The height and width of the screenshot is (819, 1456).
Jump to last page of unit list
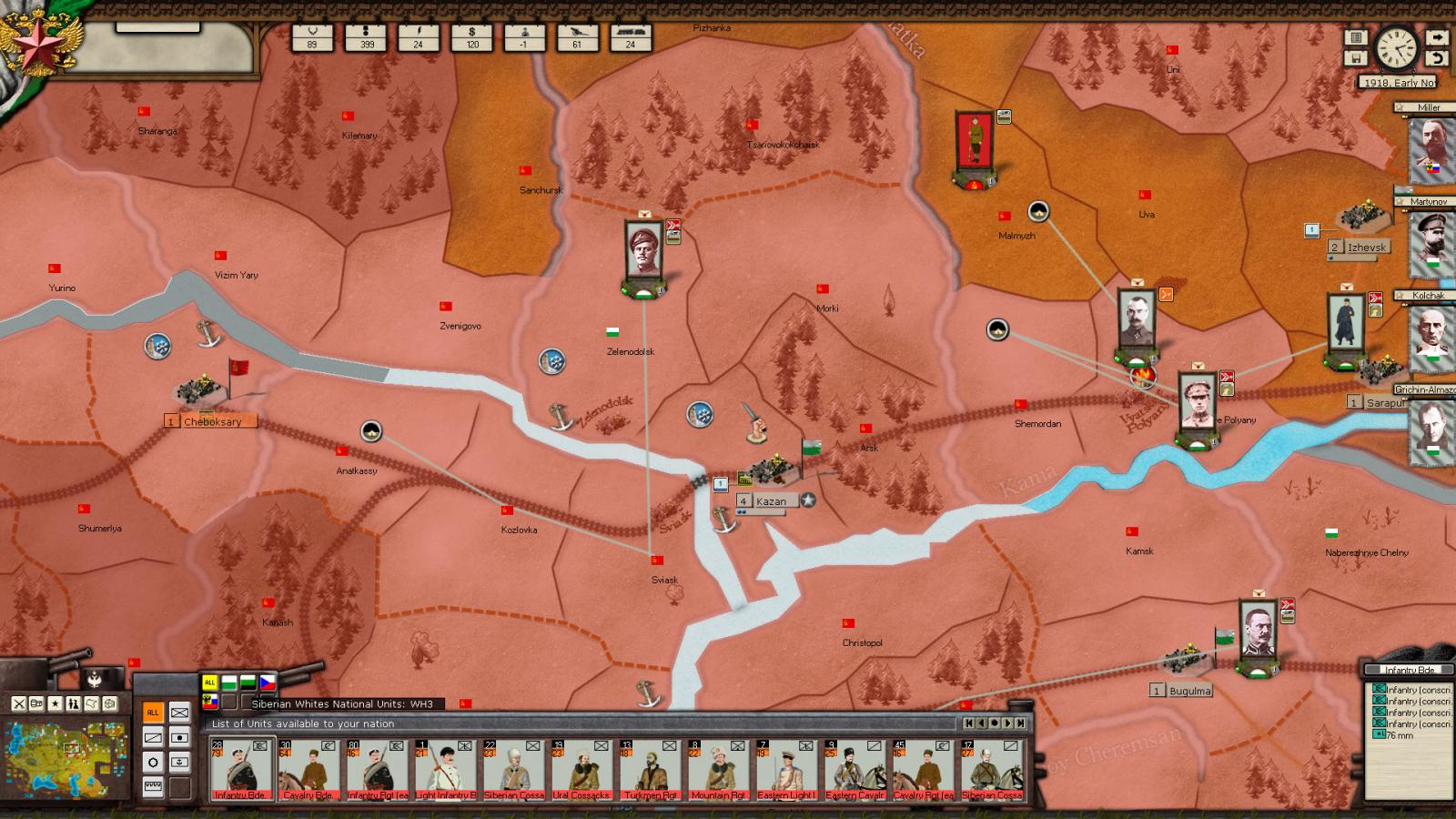point(1021,723)
